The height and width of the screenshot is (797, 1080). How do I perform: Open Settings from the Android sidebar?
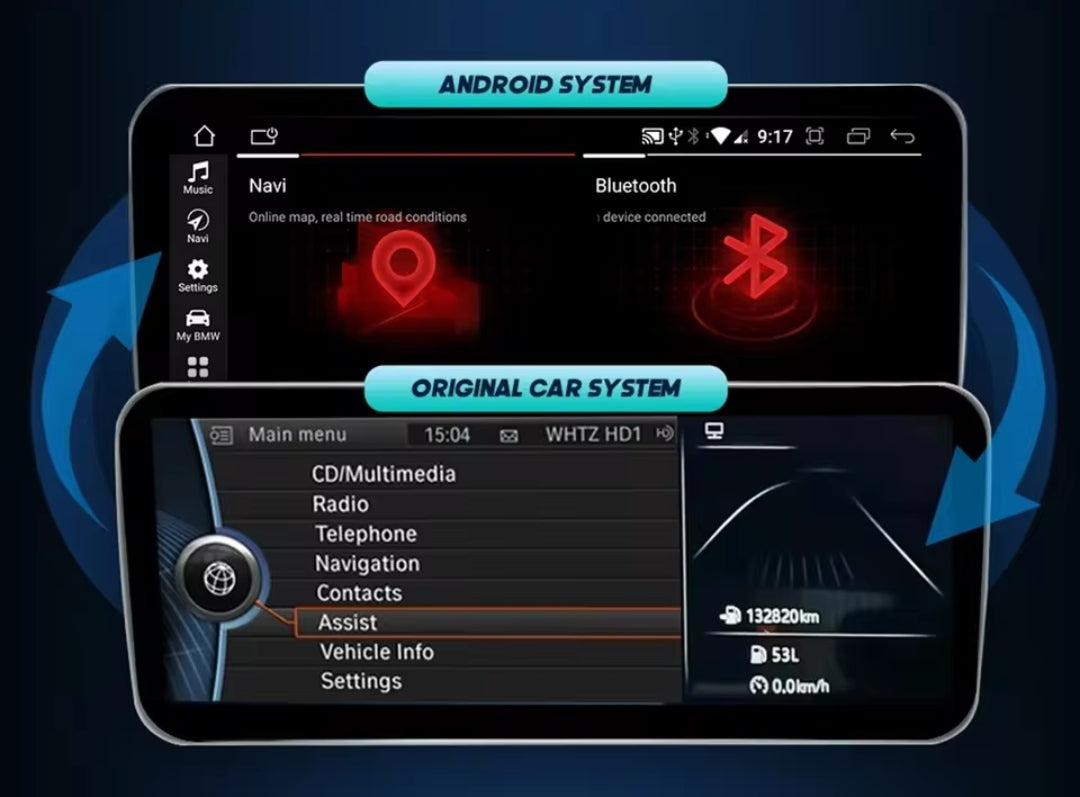[198, 274]
